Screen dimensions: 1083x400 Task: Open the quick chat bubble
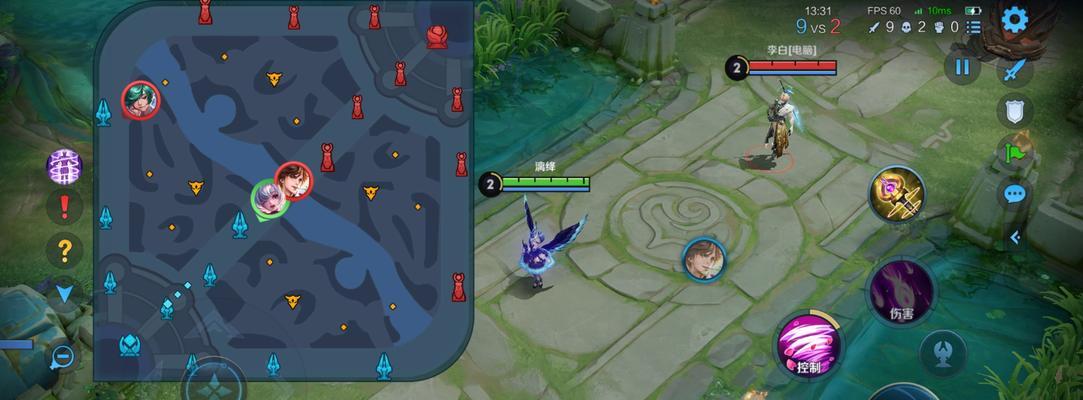click(1015, 194)
